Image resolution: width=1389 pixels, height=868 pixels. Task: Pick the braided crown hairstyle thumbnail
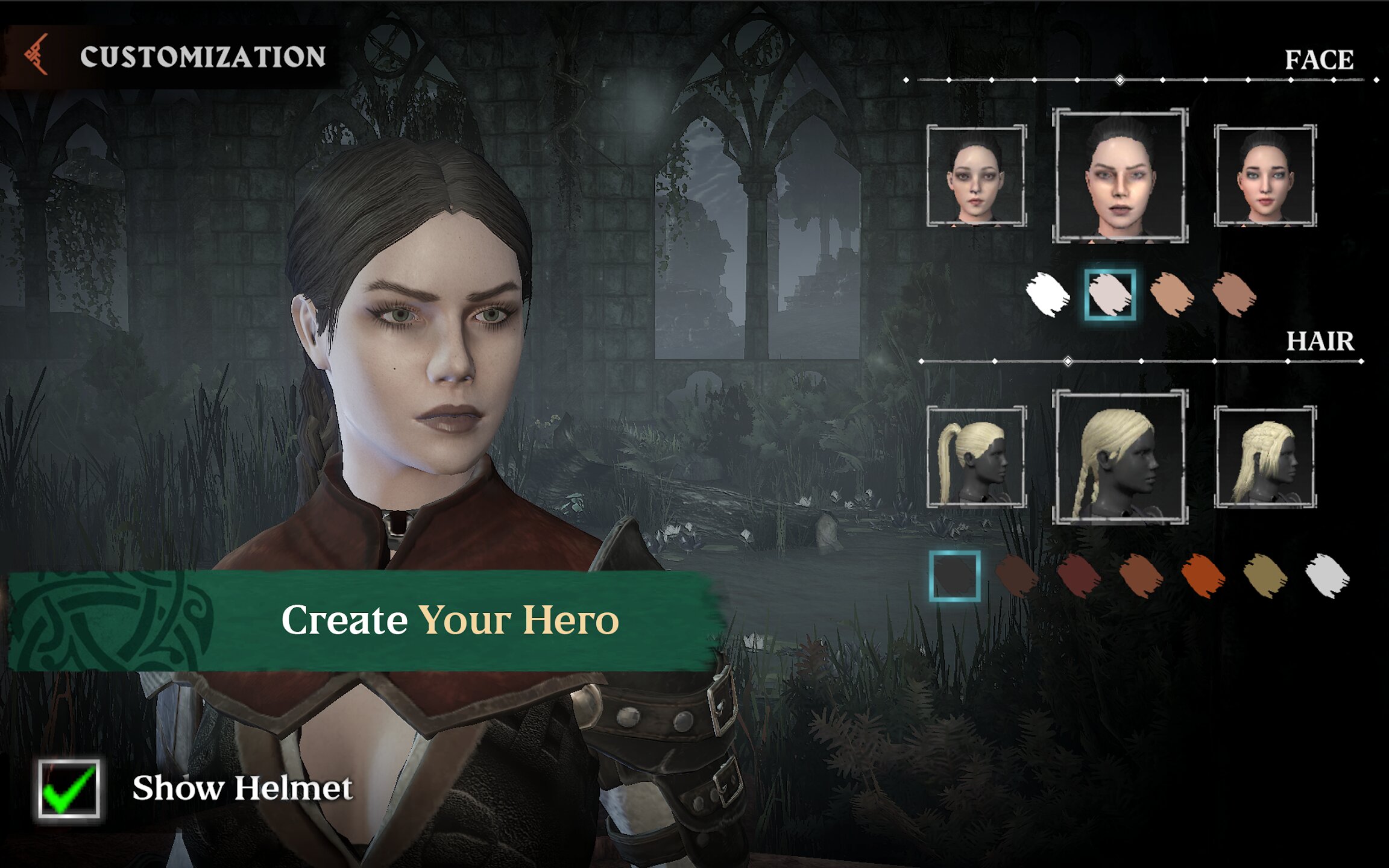[1265, 457]
